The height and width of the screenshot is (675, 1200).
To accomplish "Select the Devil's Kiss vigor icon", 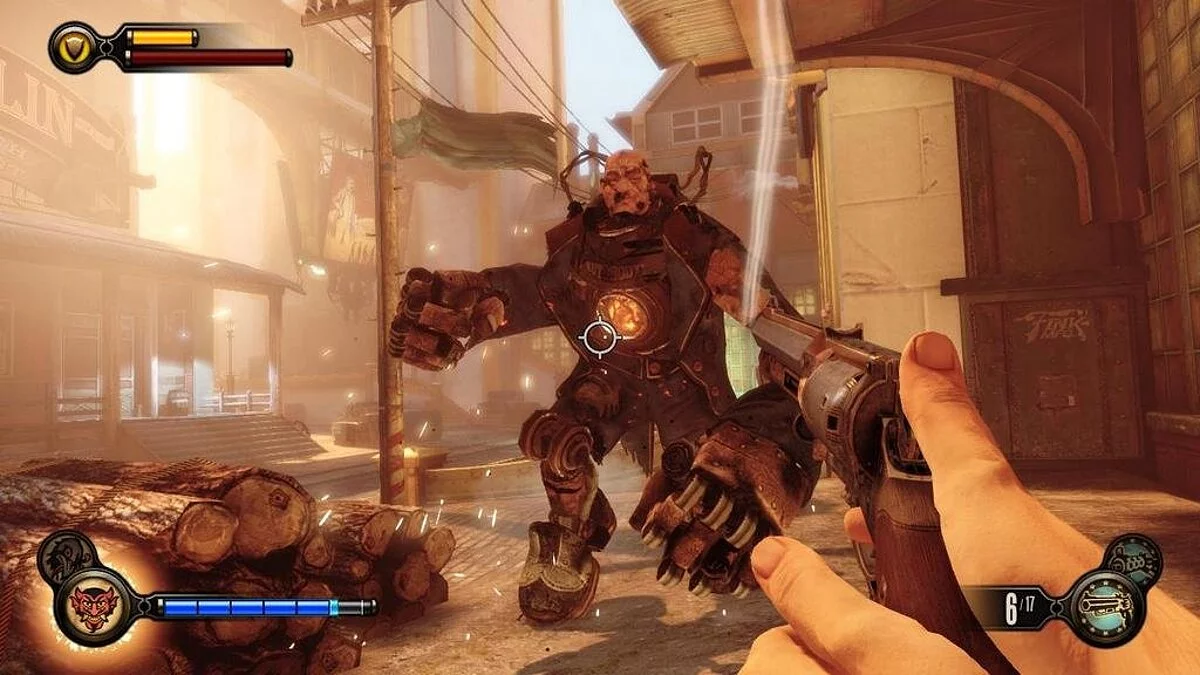I will coord(93,606).
